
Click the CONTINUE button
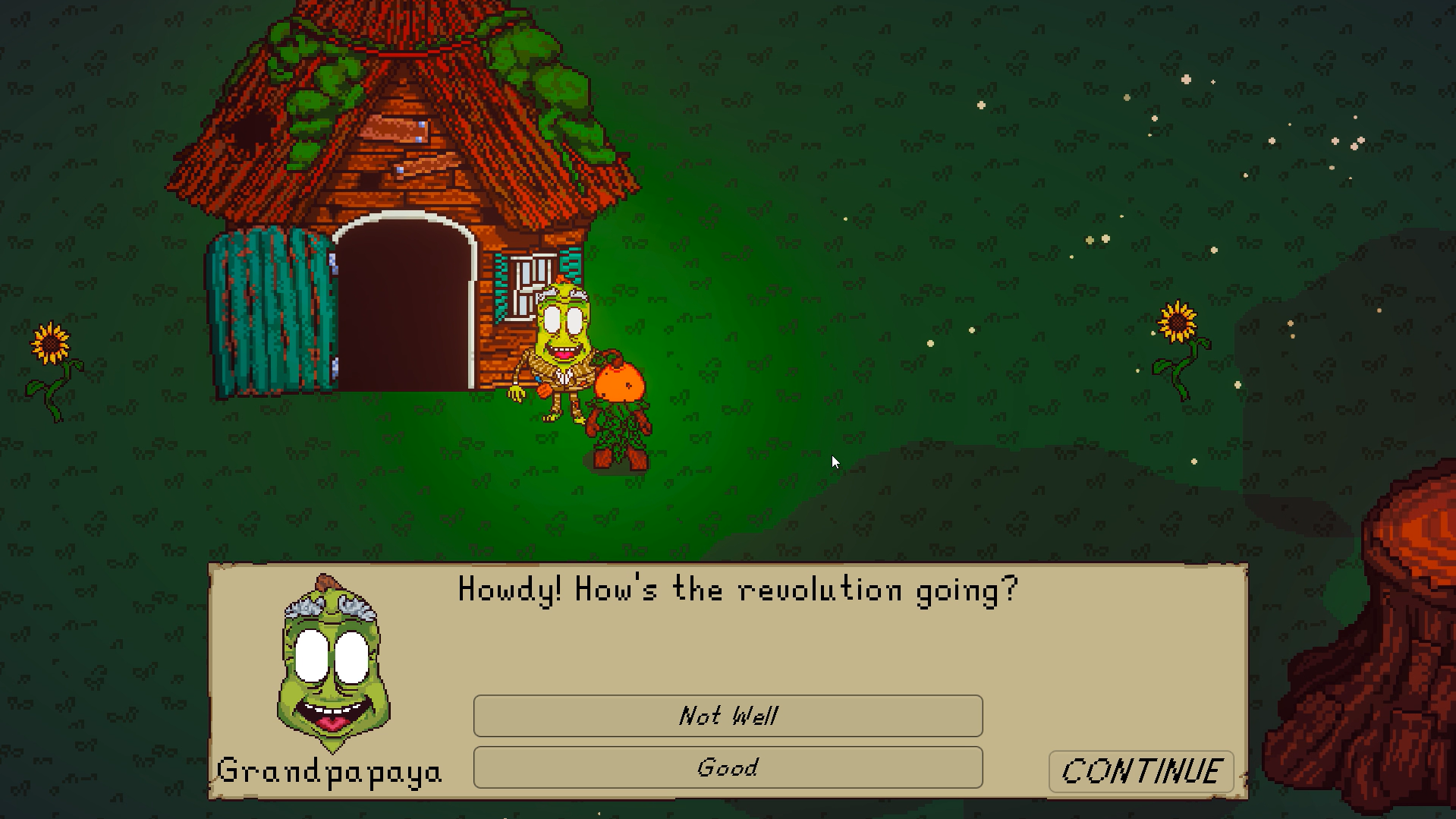(1141, 771)
